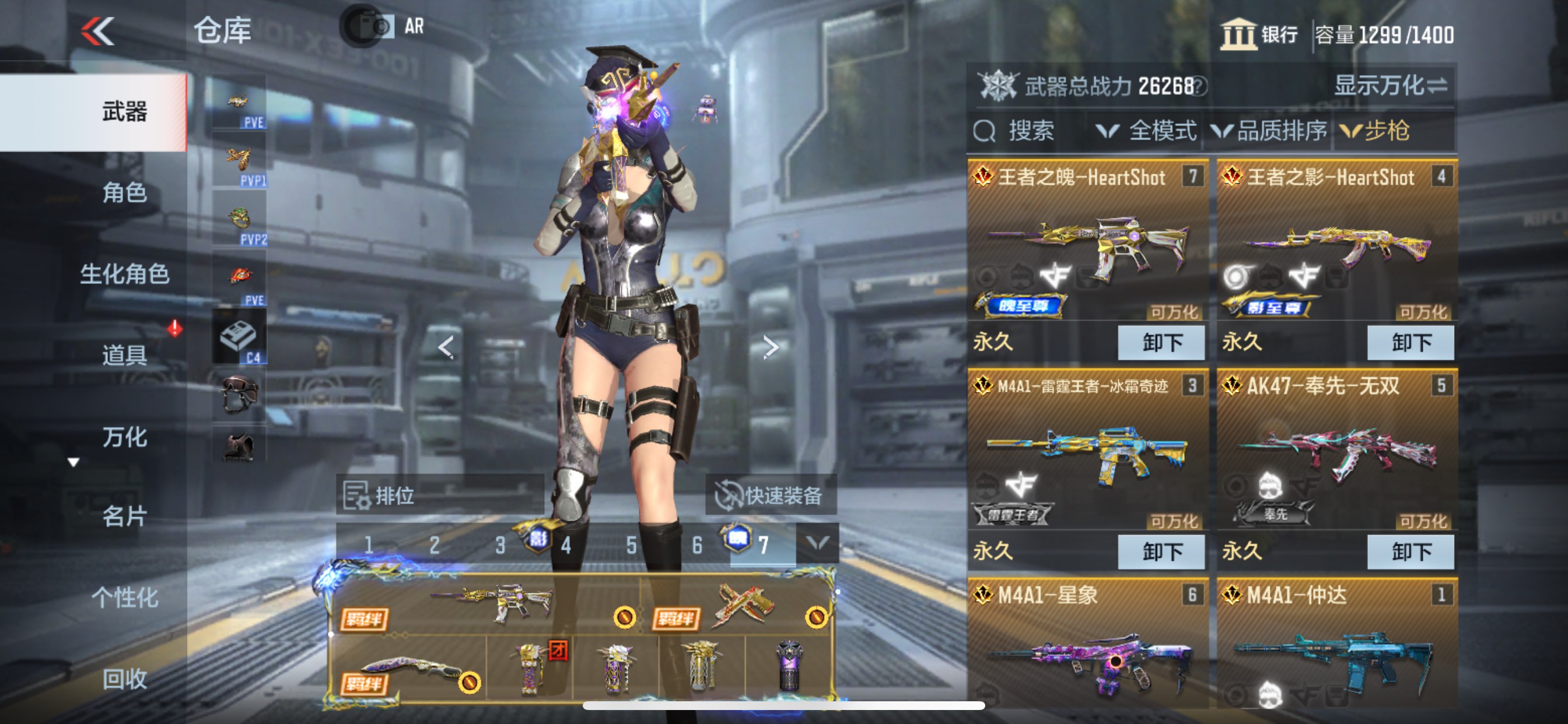Viewport: 1568px width, 724px height.
Task: Open the 全模式 mode filter dropdown
Action: [1146, 131]
